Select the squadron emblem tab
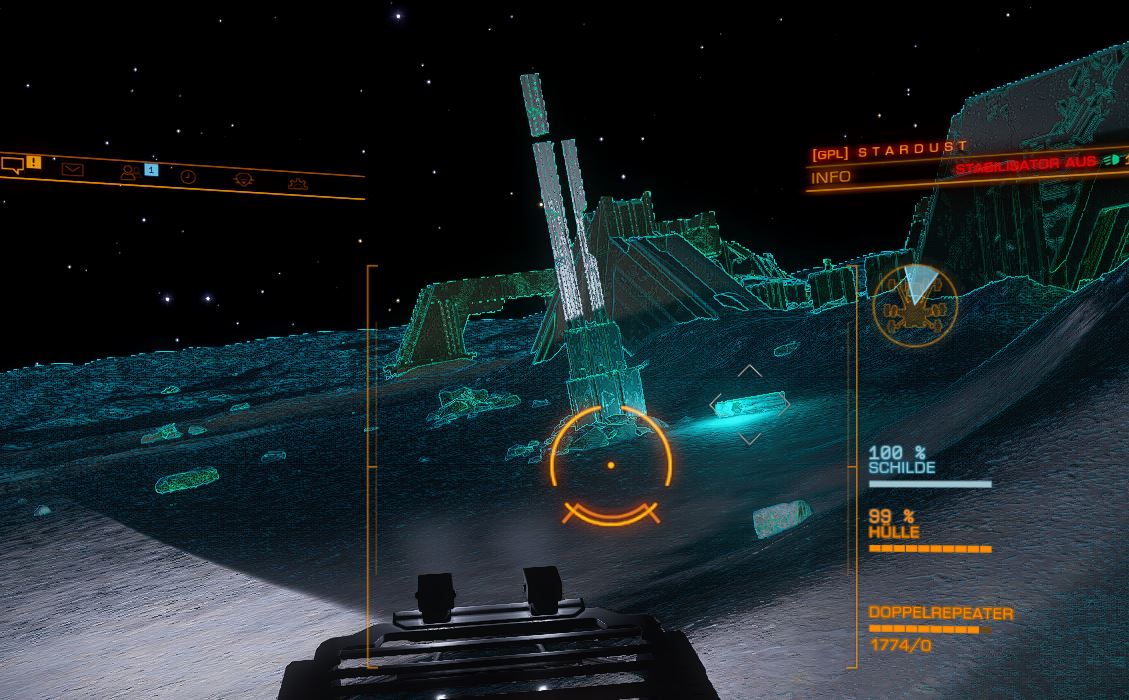1129x700 pixels. pyautogui.click(x=243, y=180)
